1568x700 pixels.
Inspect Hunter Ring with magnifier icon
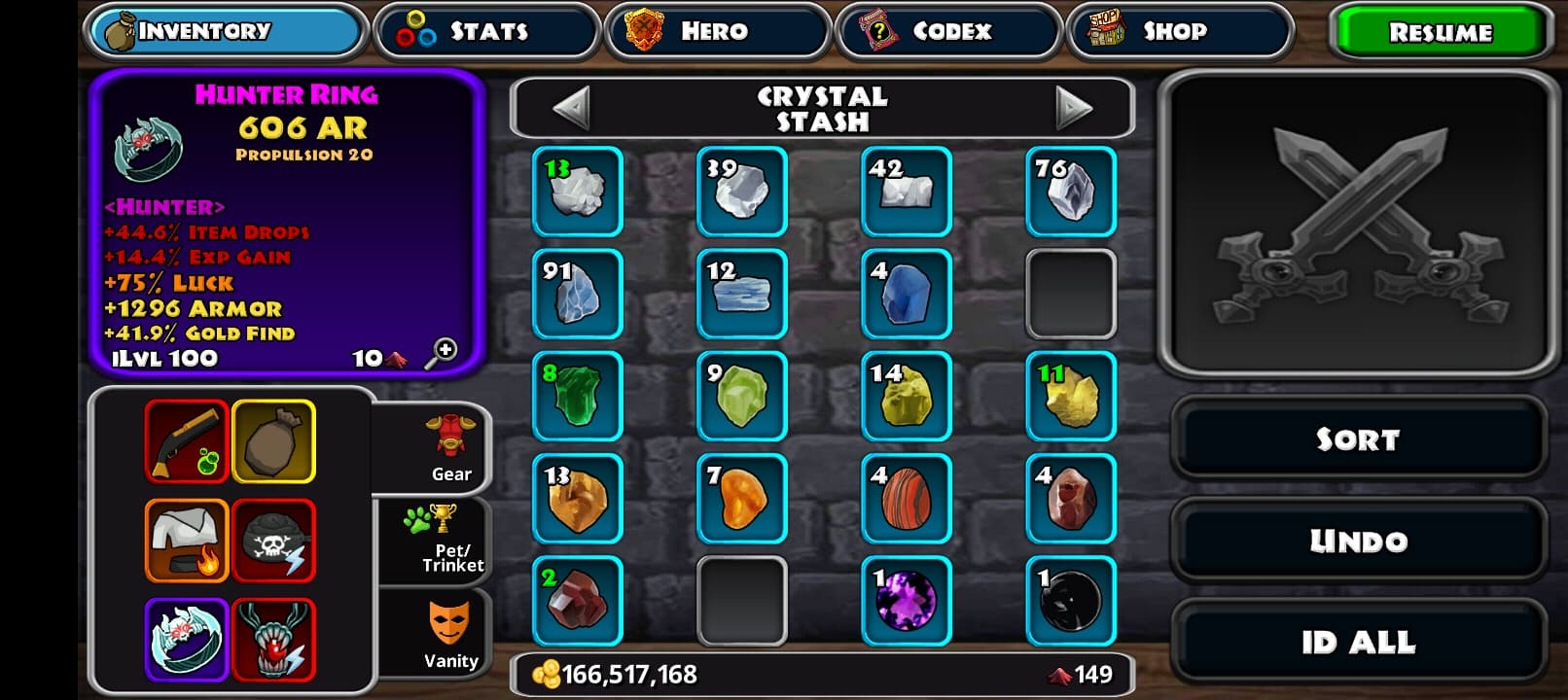click(443, 353)
